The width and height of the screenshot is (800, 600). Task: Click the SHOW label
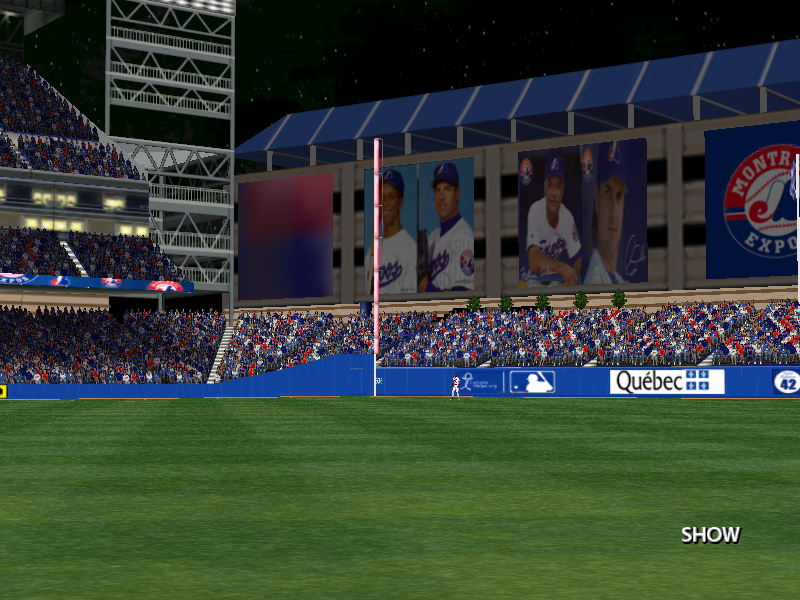tap(710, 535)
